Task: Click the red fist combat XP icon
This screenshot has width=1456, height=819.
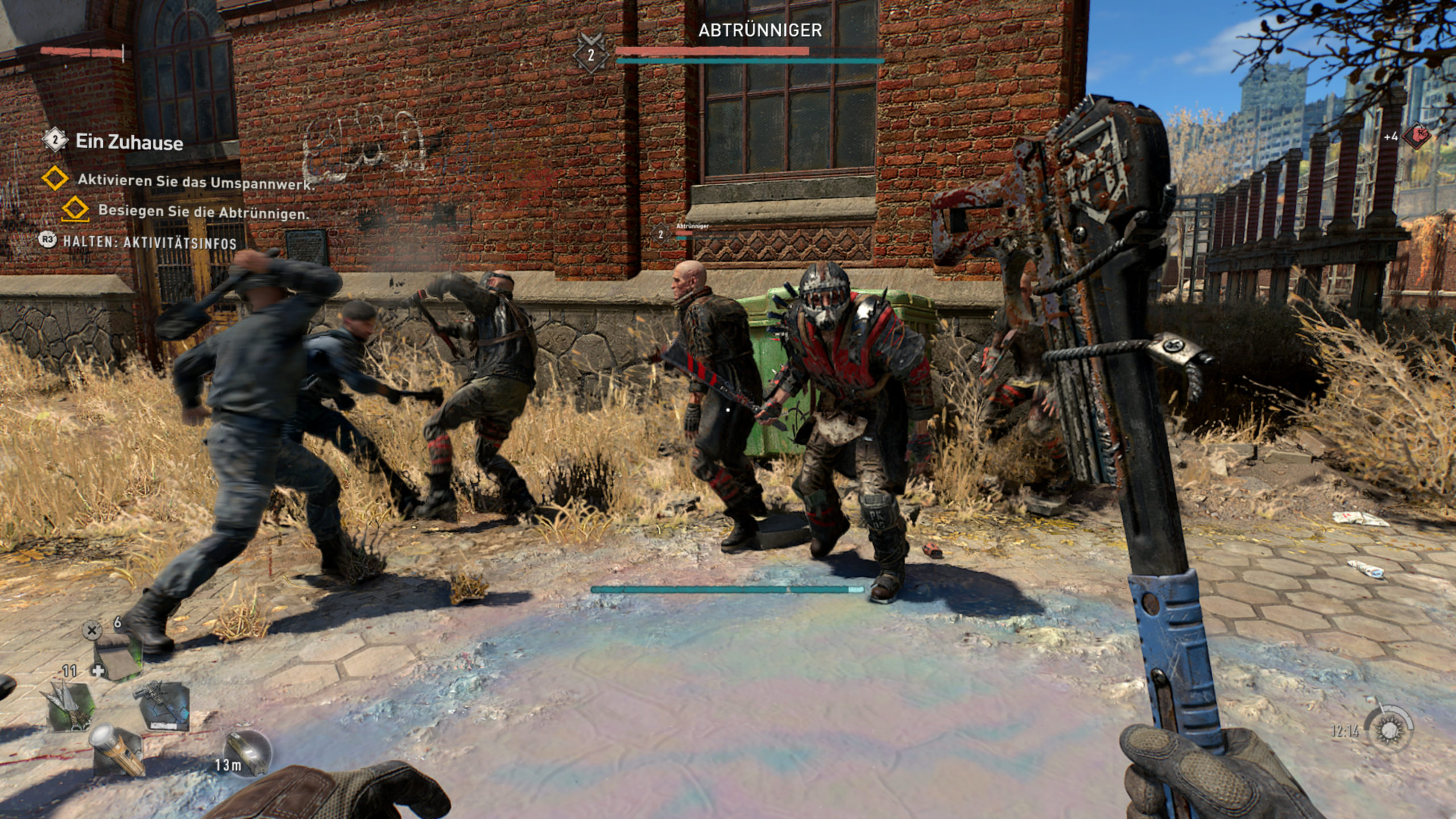Action: pyautogui.click(x=1416, y=136)
